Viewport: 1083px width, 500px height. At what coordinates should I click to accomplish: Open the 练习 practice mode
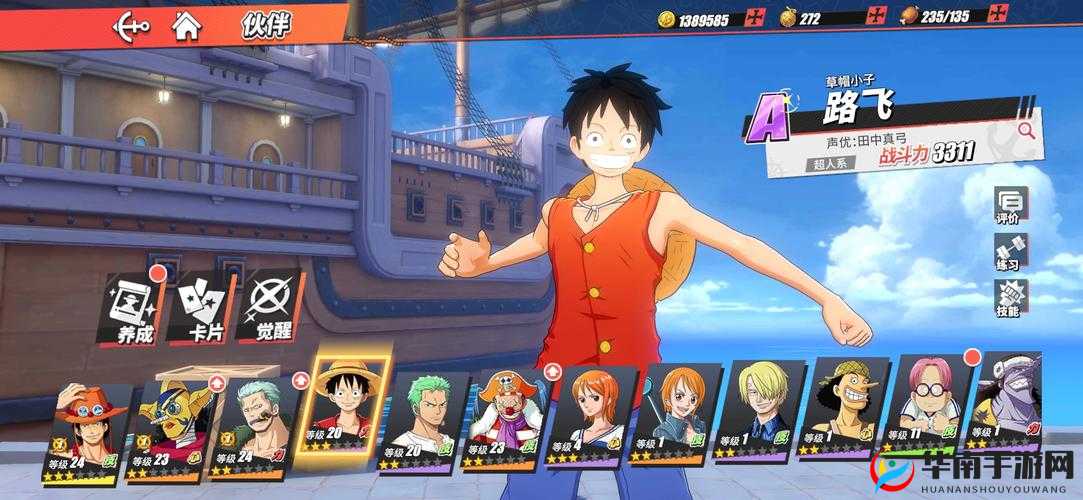tap(1008, 252)
